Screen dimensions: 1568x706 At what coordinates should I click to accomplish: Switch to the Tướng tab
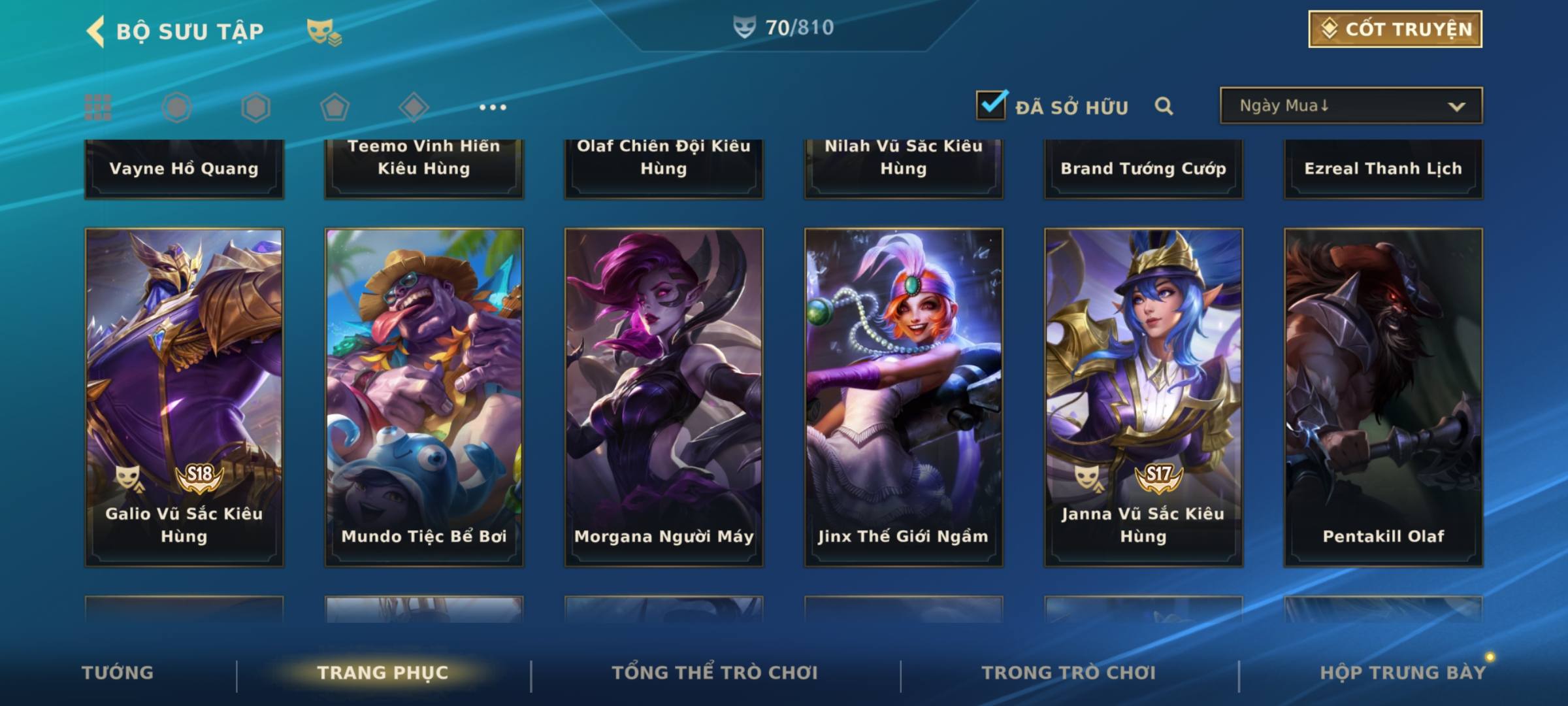(118, 673)
